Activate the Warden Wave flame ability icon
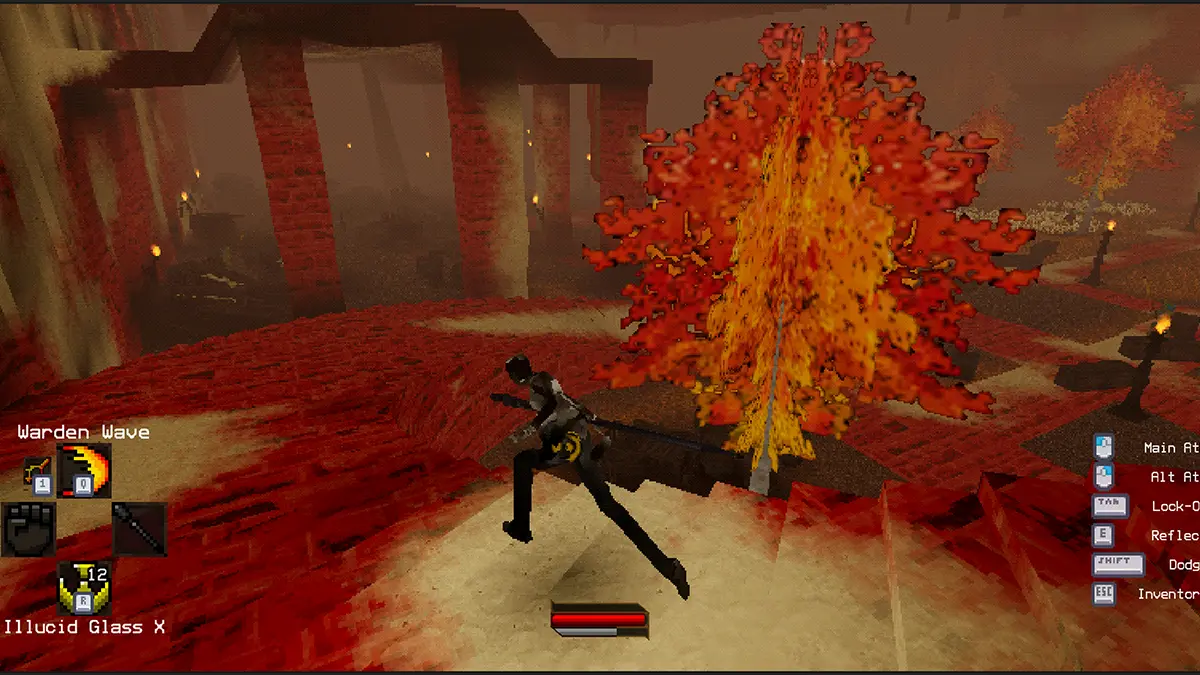 pyautogui.click(x=86, y=472)
